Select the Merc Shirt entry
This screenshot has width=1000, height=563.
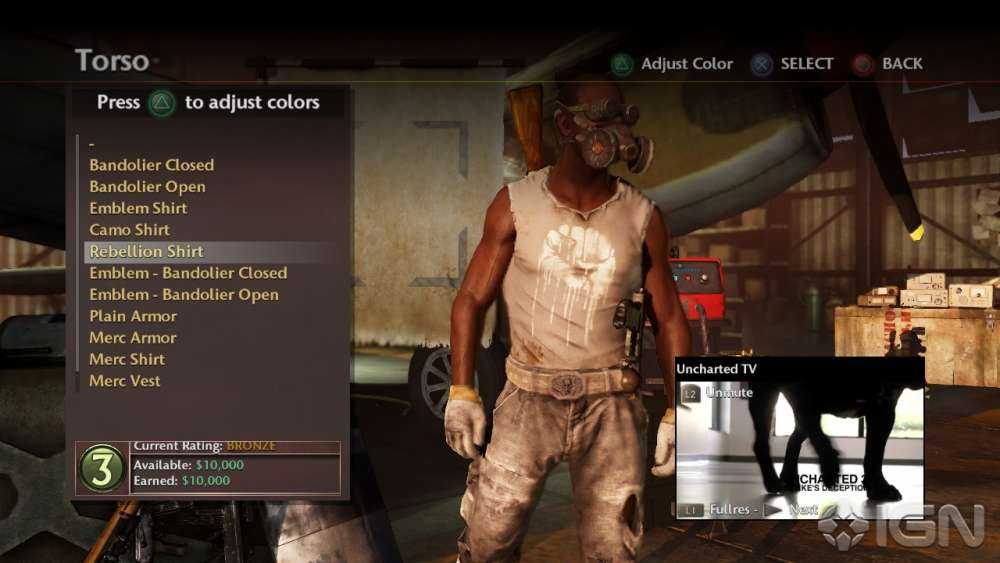click(127, 359)
